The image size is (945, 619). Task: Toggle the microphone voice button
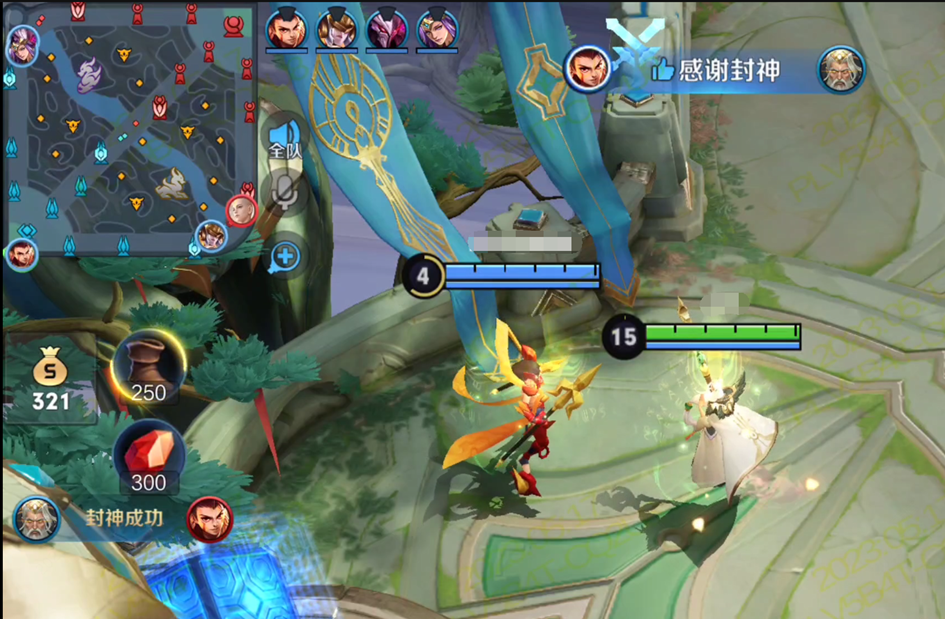pyautogui.click(x=285, y=194)
